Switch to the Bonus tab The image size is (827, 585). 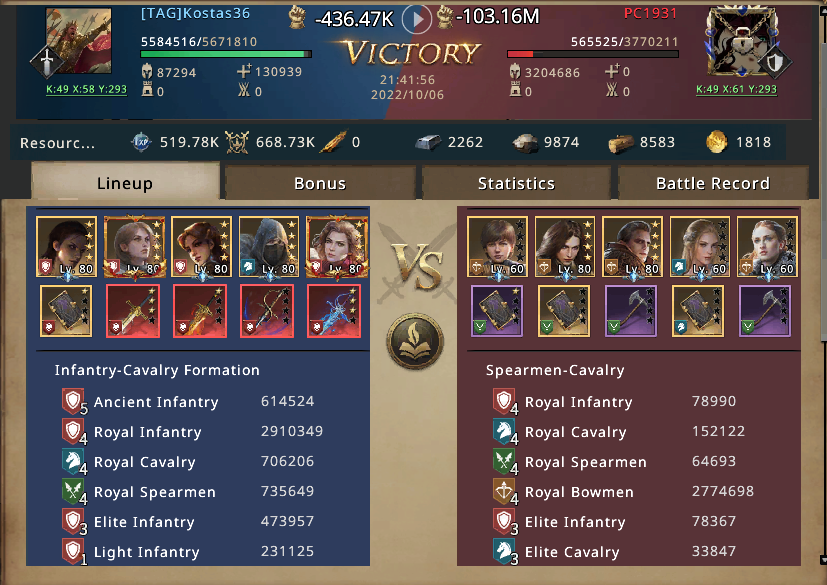pos(320,183)
